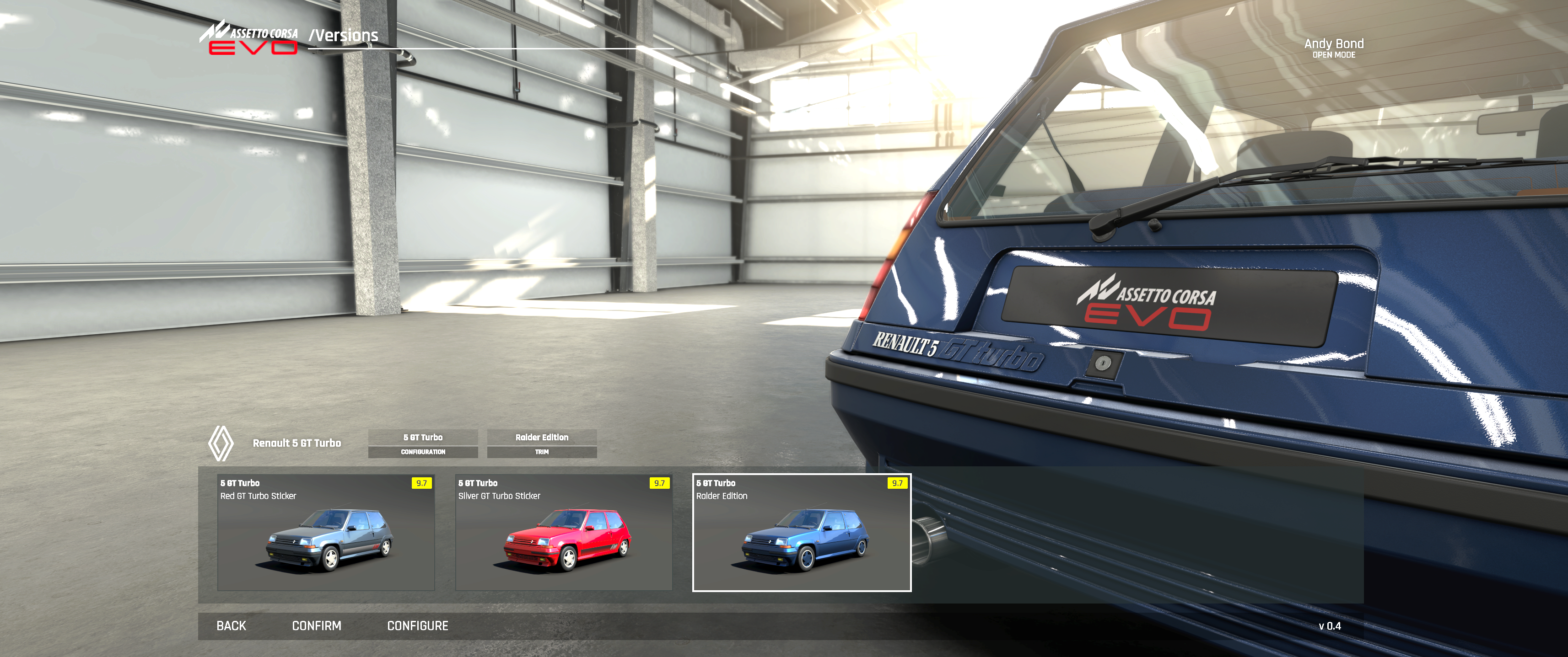Open the Andy Bond player profile
The height and width of the screenshot is (657, 1568).
click(1333, 48)
